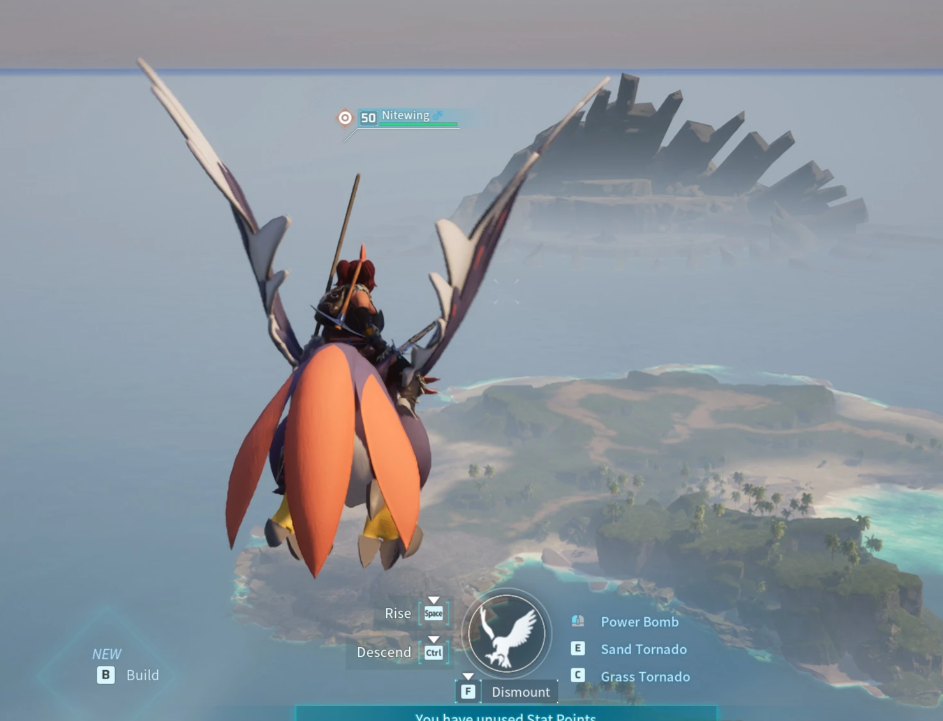Activate the Power Bomb skill
The height and width of the screenshot is (721, 943).
[639, 622]
